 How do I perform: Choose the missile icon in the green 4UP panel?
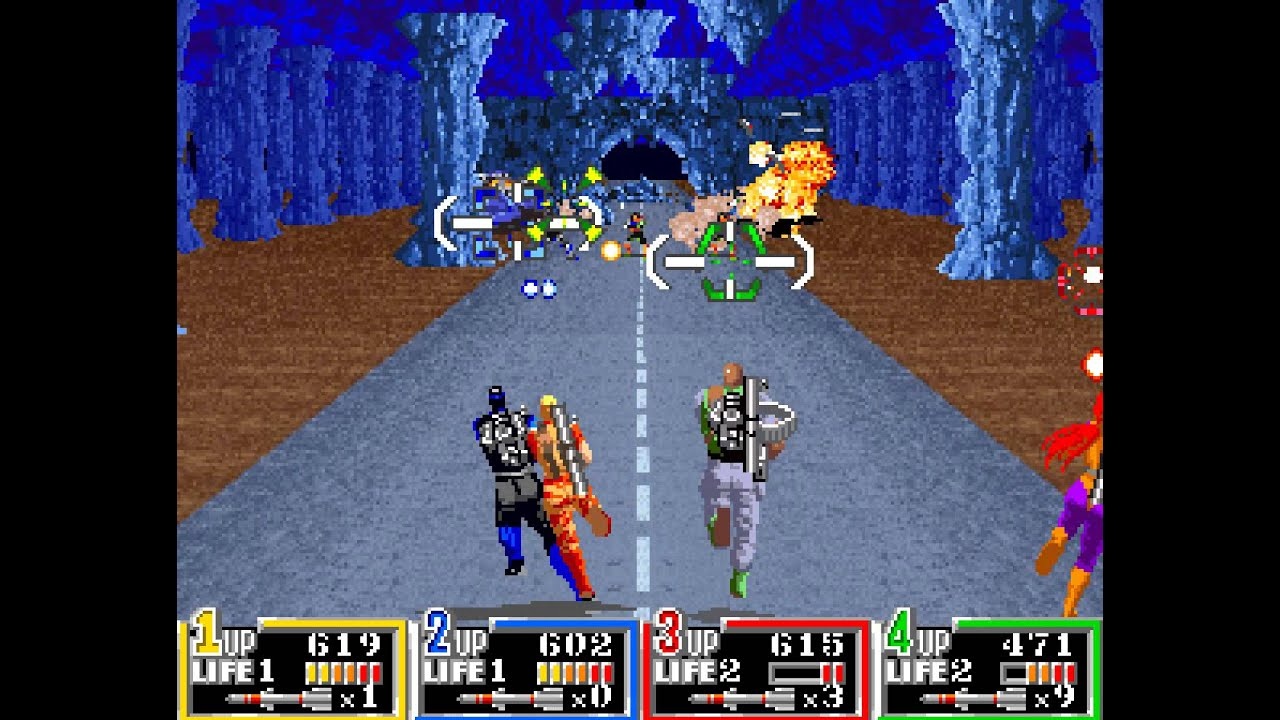coord(971,699)
